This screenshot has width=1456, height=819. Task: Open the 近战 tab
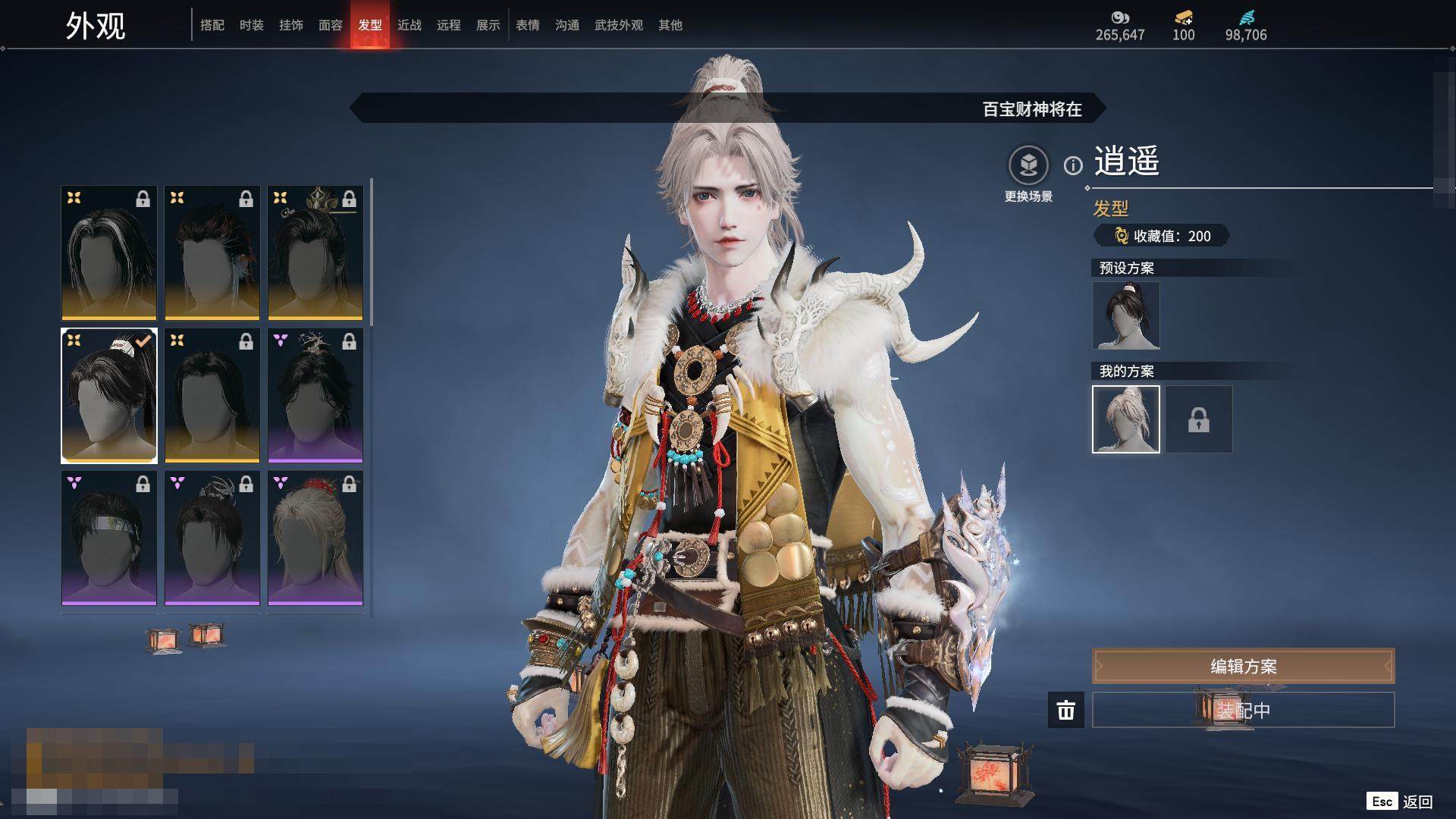point(409,25)
